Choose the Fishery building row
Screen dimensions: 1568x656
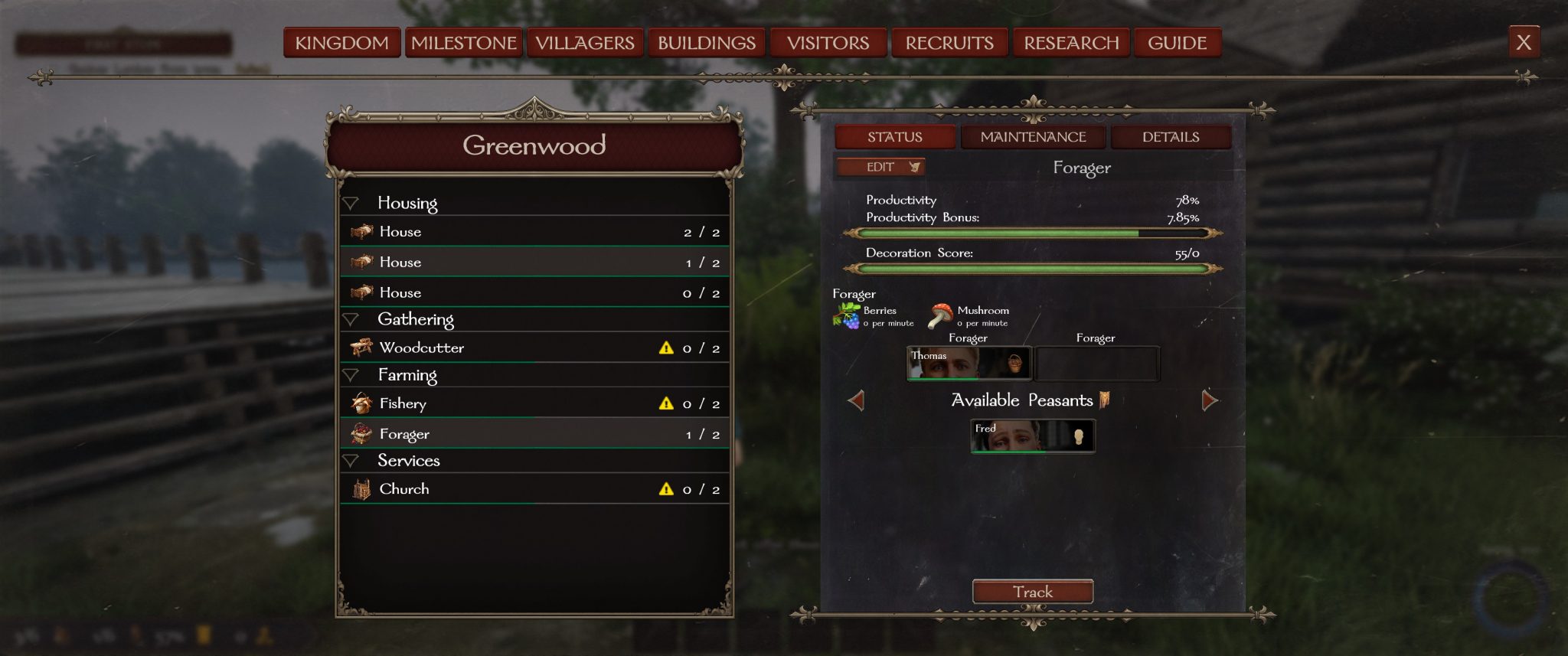pos(534,403)
